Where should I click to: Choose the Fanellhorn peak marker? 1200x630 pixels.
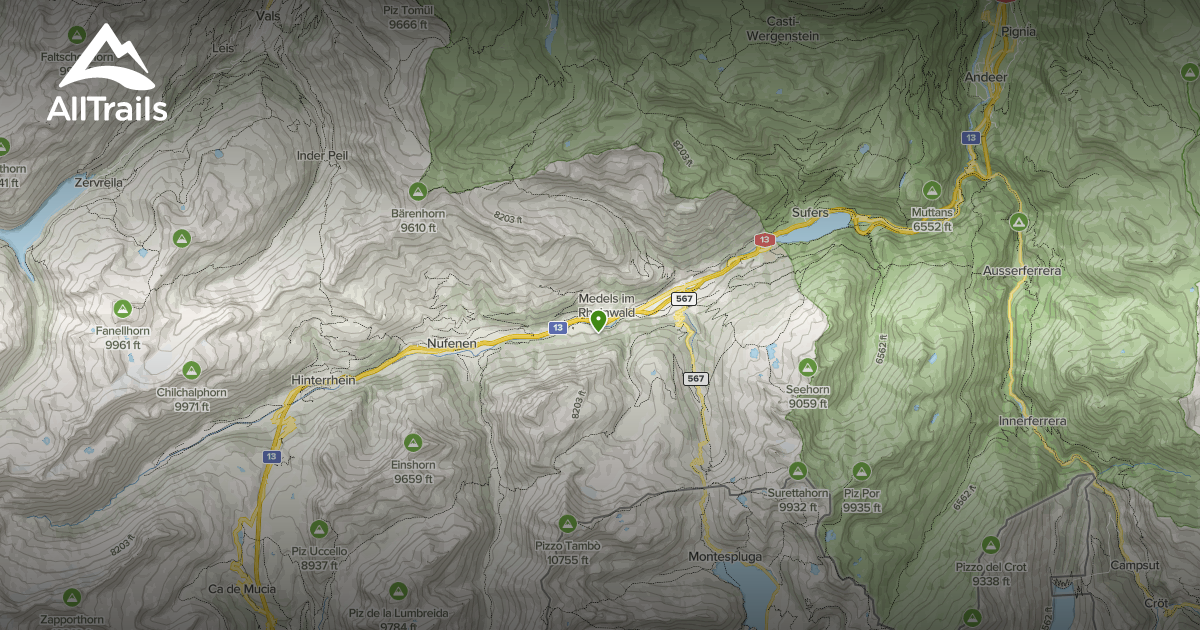[x=123, y=308]
